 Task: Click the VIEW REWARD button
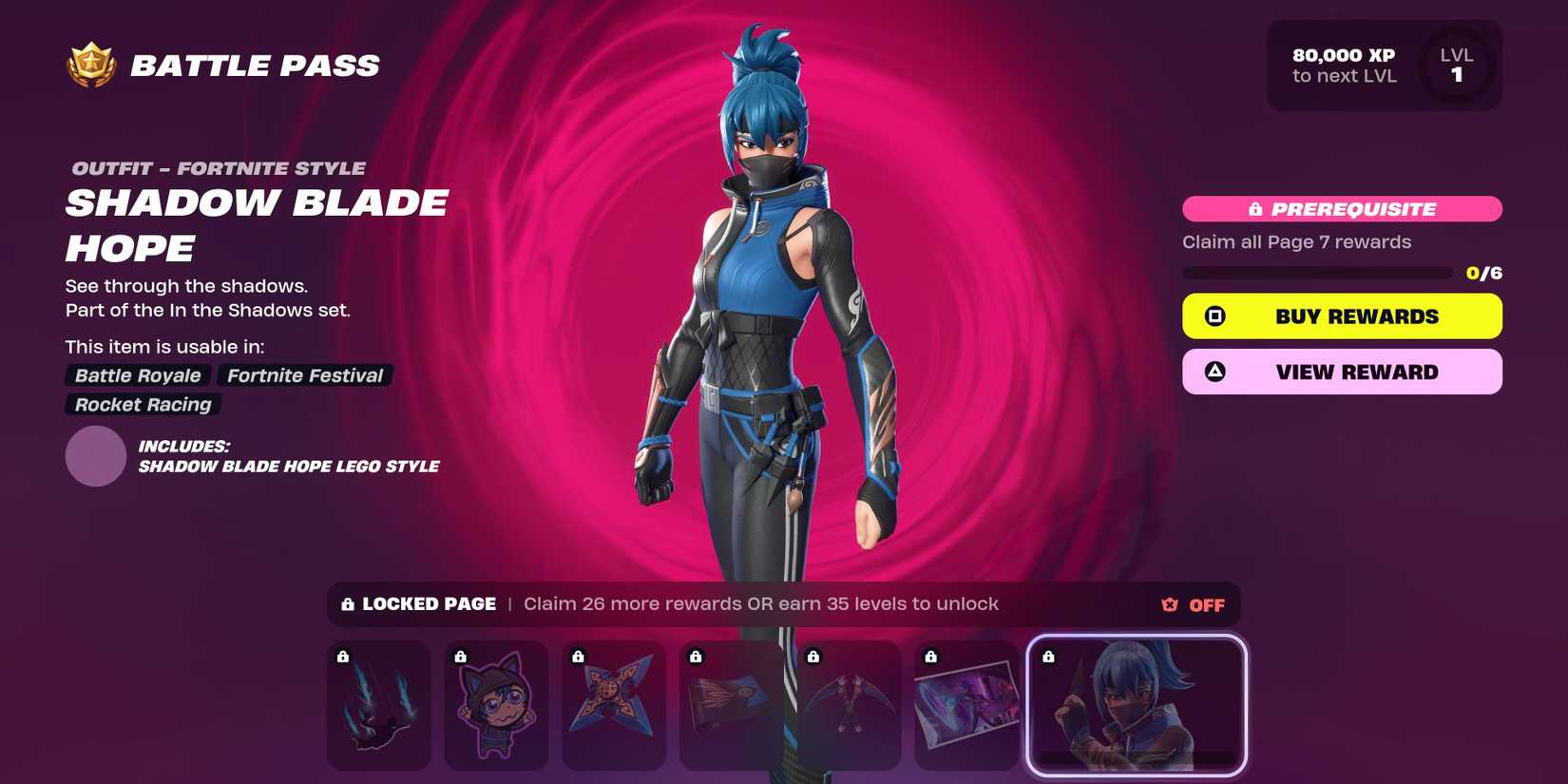[x=1341, y=372]
